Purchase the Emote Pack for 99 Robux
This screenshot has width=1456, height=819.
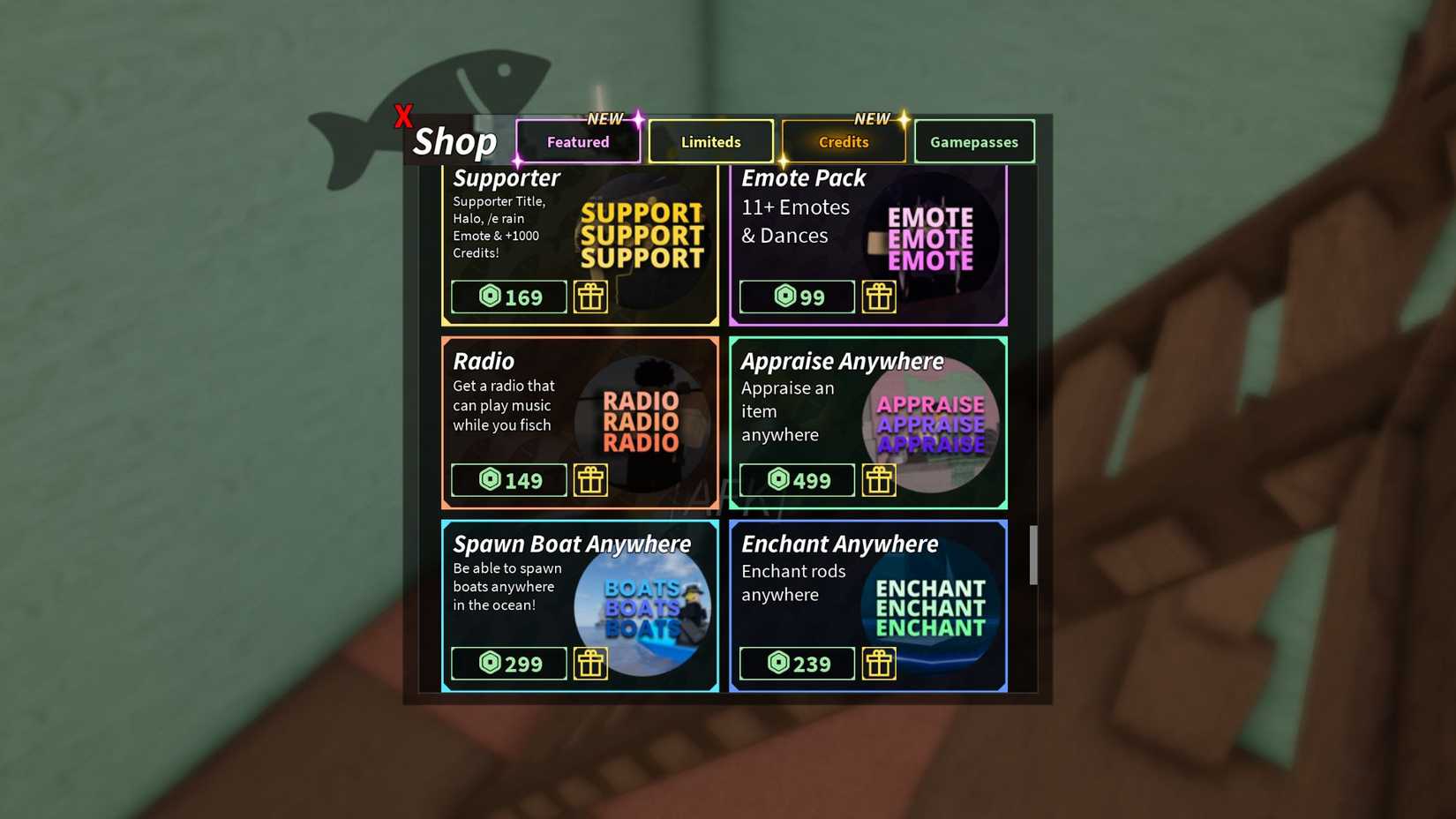[x=796, y=297]
